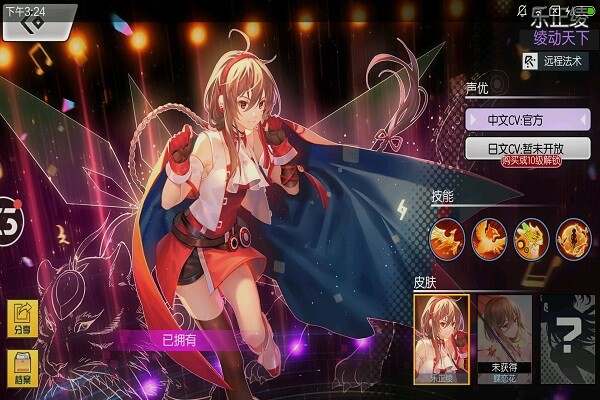
Task: Choose the 日文CV:暂未开放 voice option
Action: pos(527,148)
